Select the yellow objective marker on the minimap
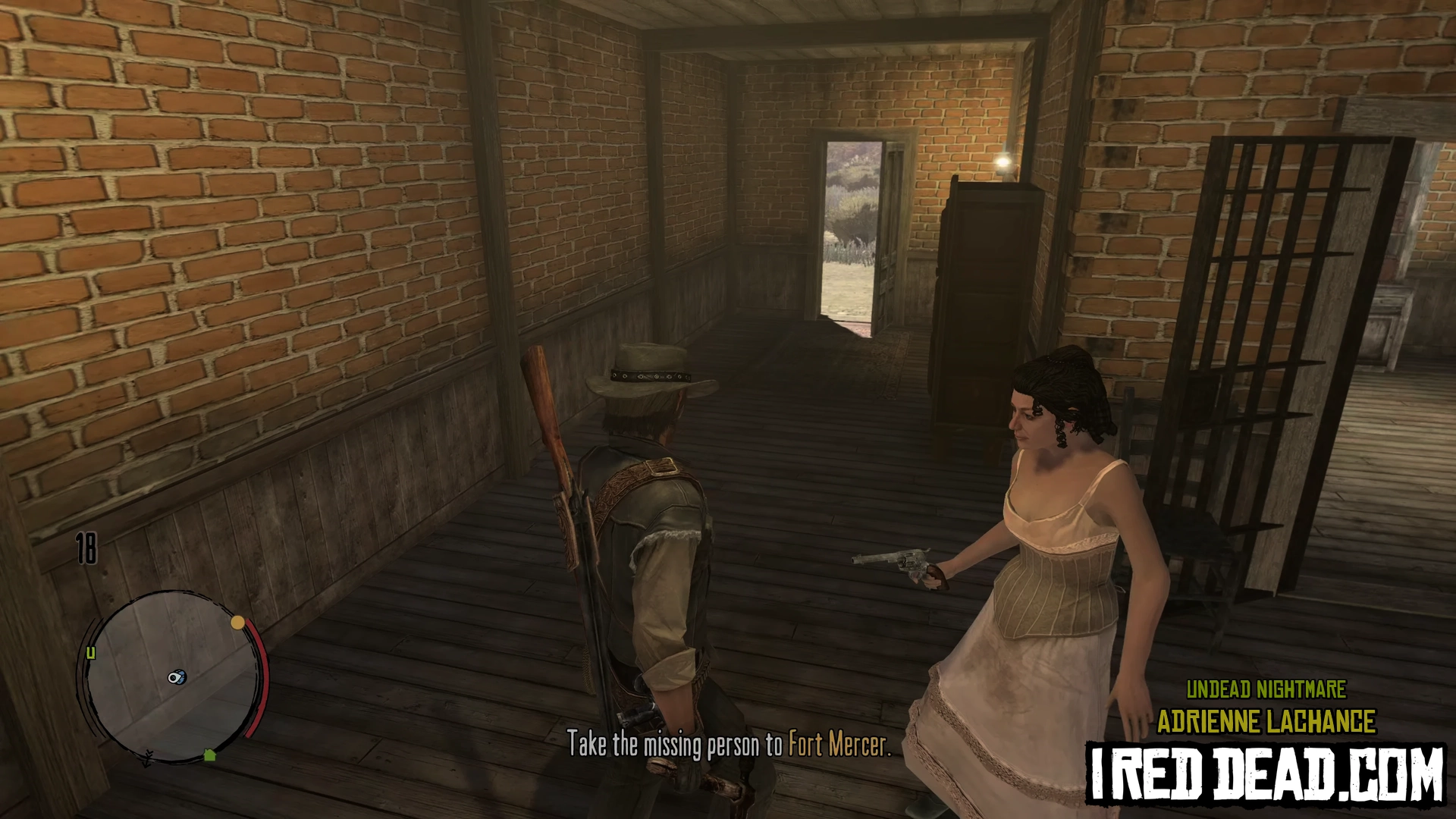Viewport: 1456px width, 819px height. (237, 623)
